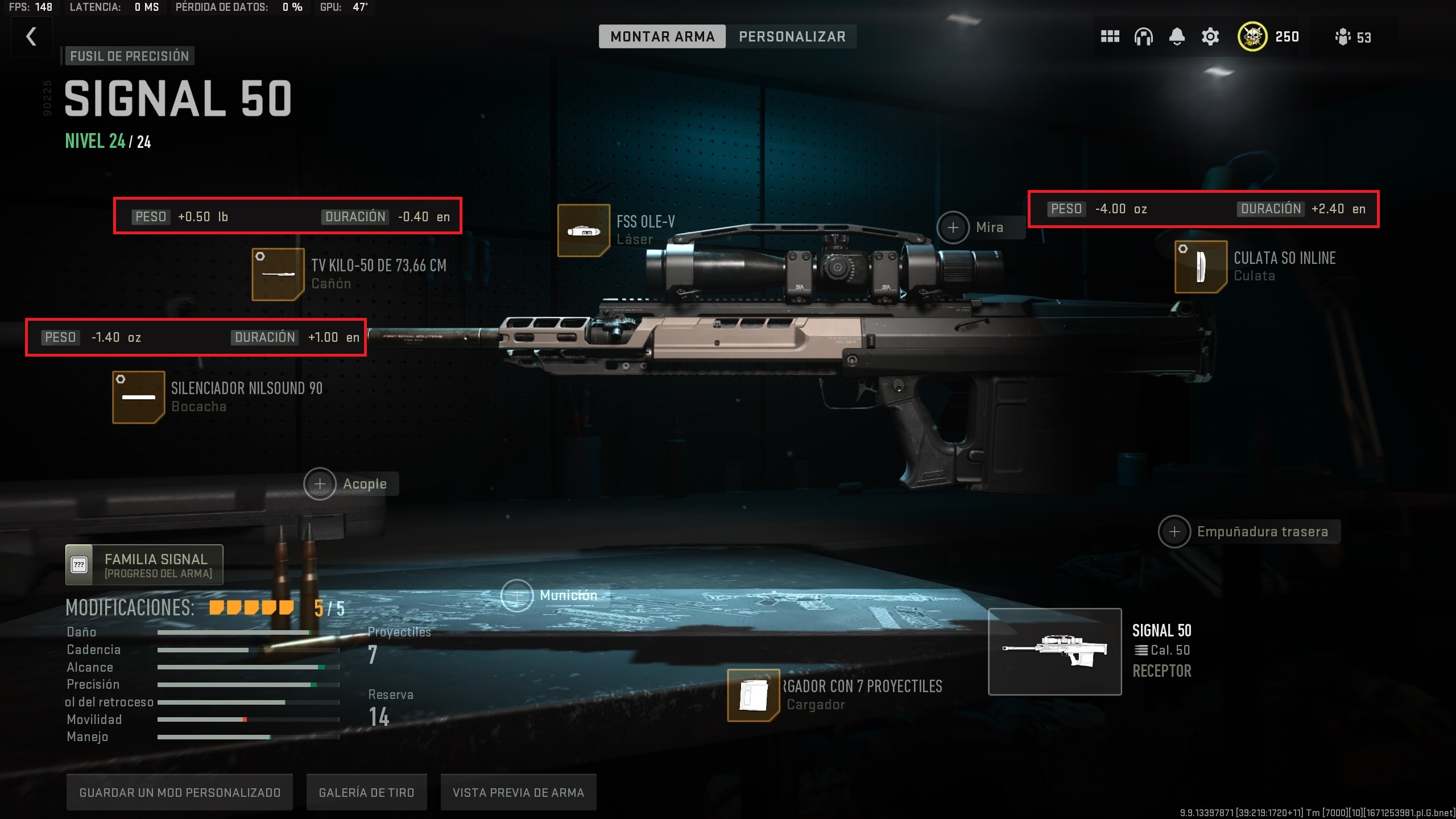Screen dimensions: 1456x819
Task: Inspect the Daño stat bar
Action: coord(234,632)
